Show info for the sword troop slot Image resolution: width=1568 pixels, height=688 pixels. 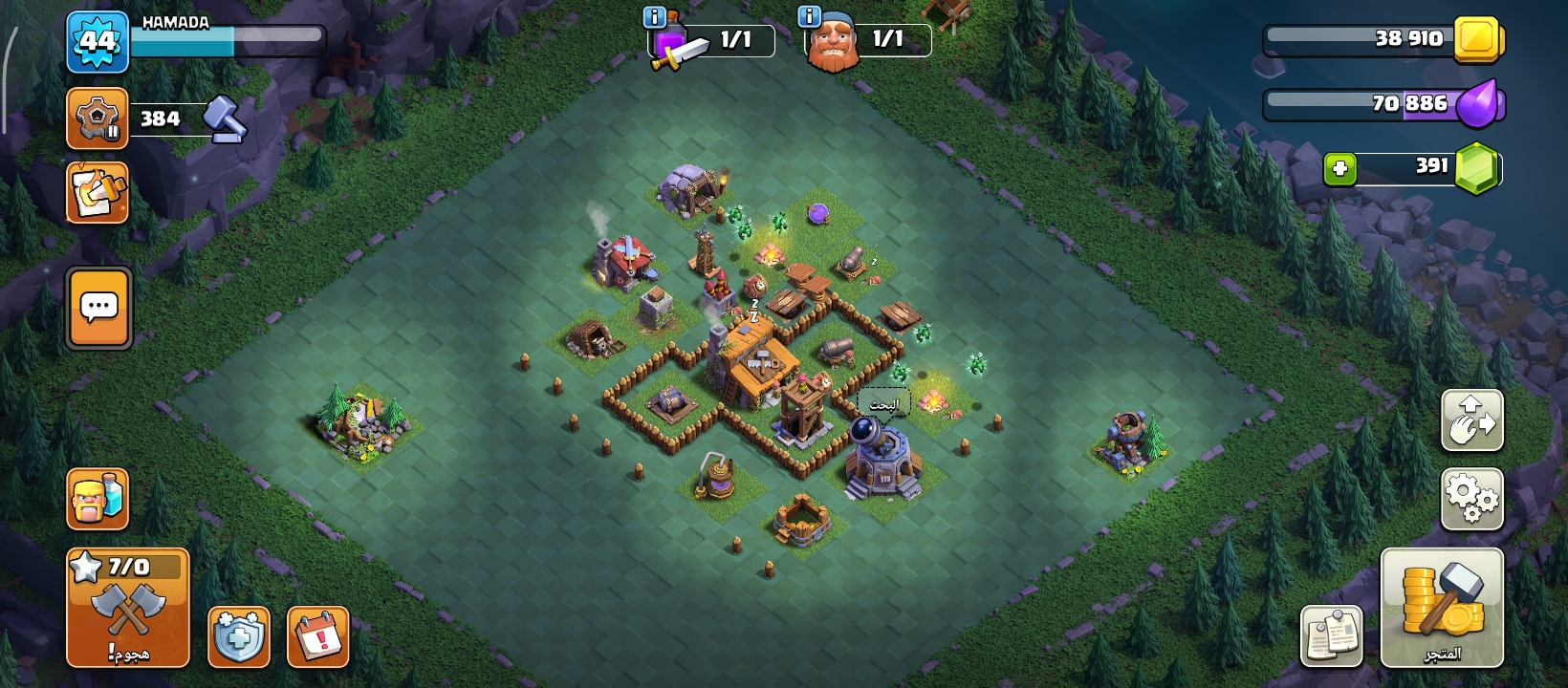pos(655,17)
